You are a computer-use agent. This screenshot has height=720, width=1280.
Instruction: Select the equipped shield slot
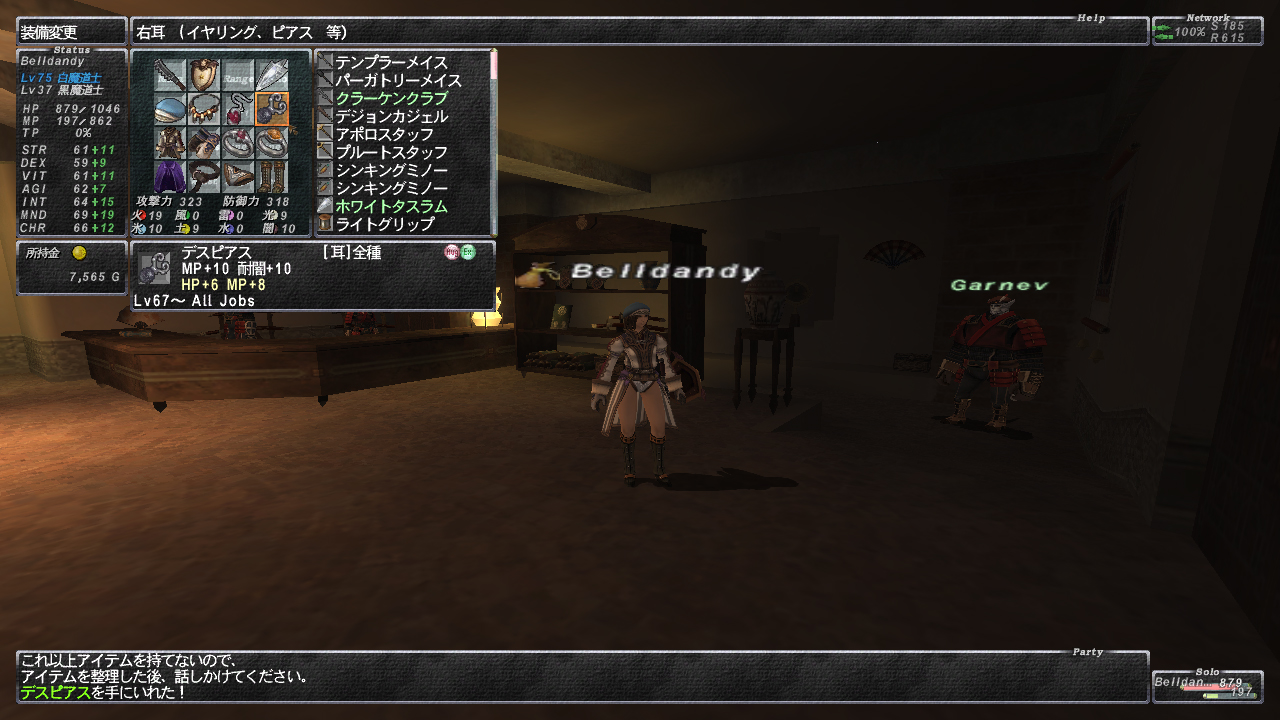coord(205,75)
